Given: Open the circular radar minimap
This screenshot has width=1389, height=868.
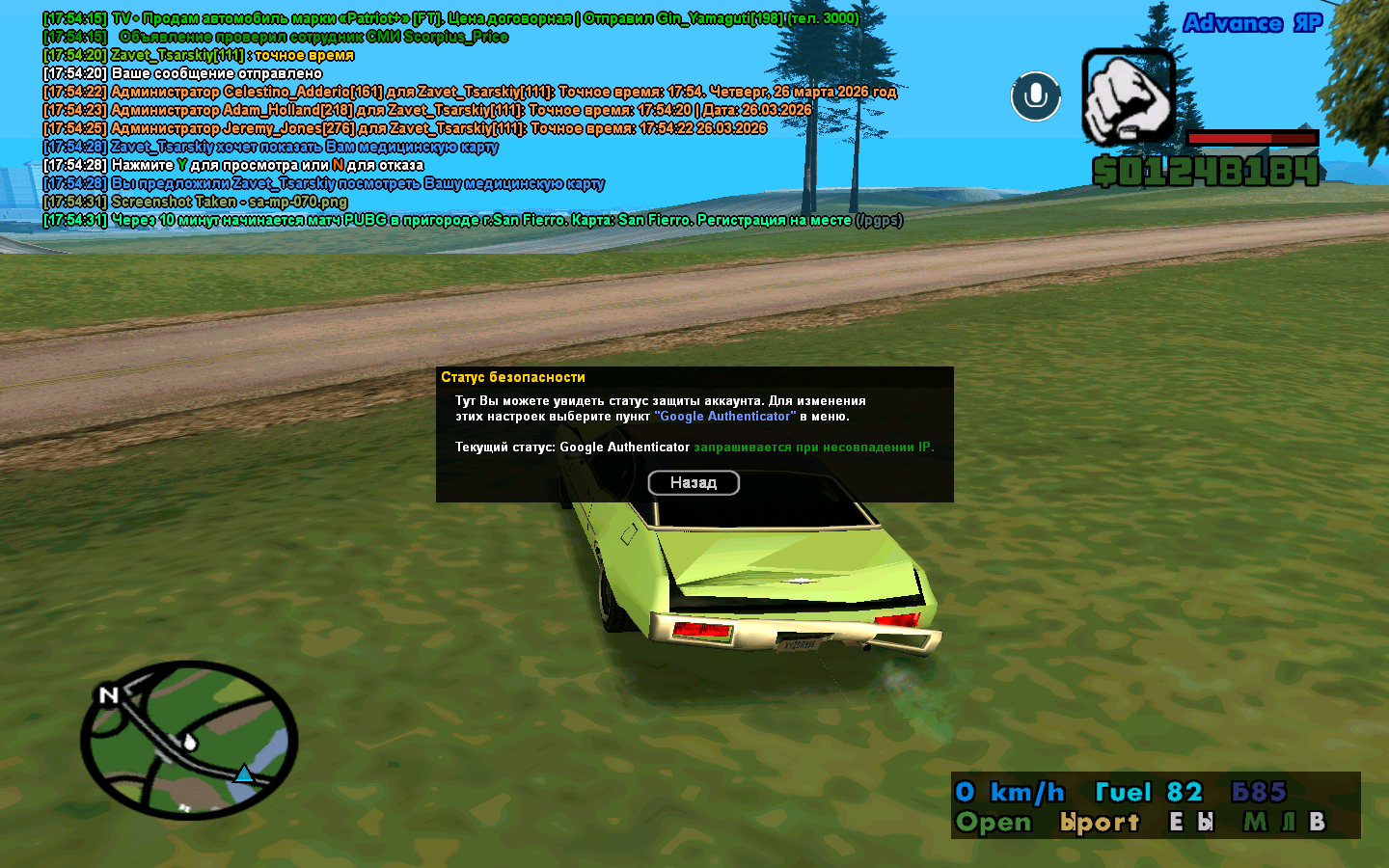Looking at the screenshot, I should coord(189,740).
